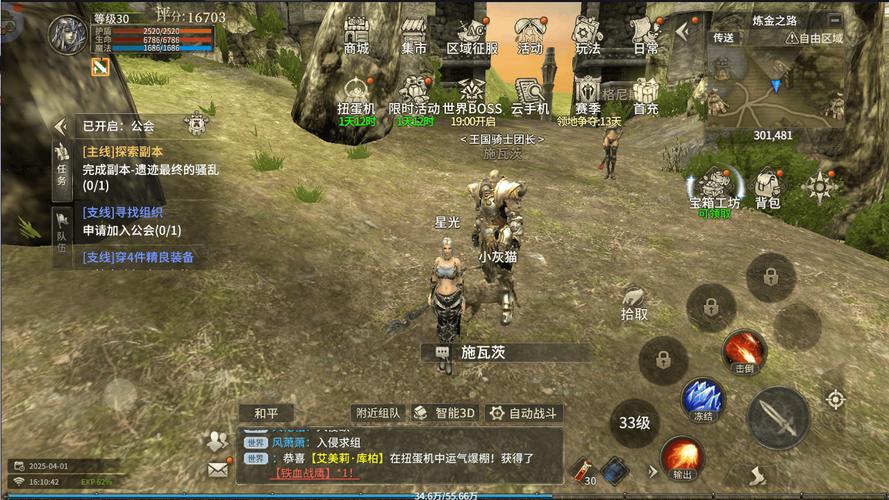The width and height of the screenshot is (889, 500).
Task: Open the 扭蛋机 gacha machine
Action: coord(356,96)
